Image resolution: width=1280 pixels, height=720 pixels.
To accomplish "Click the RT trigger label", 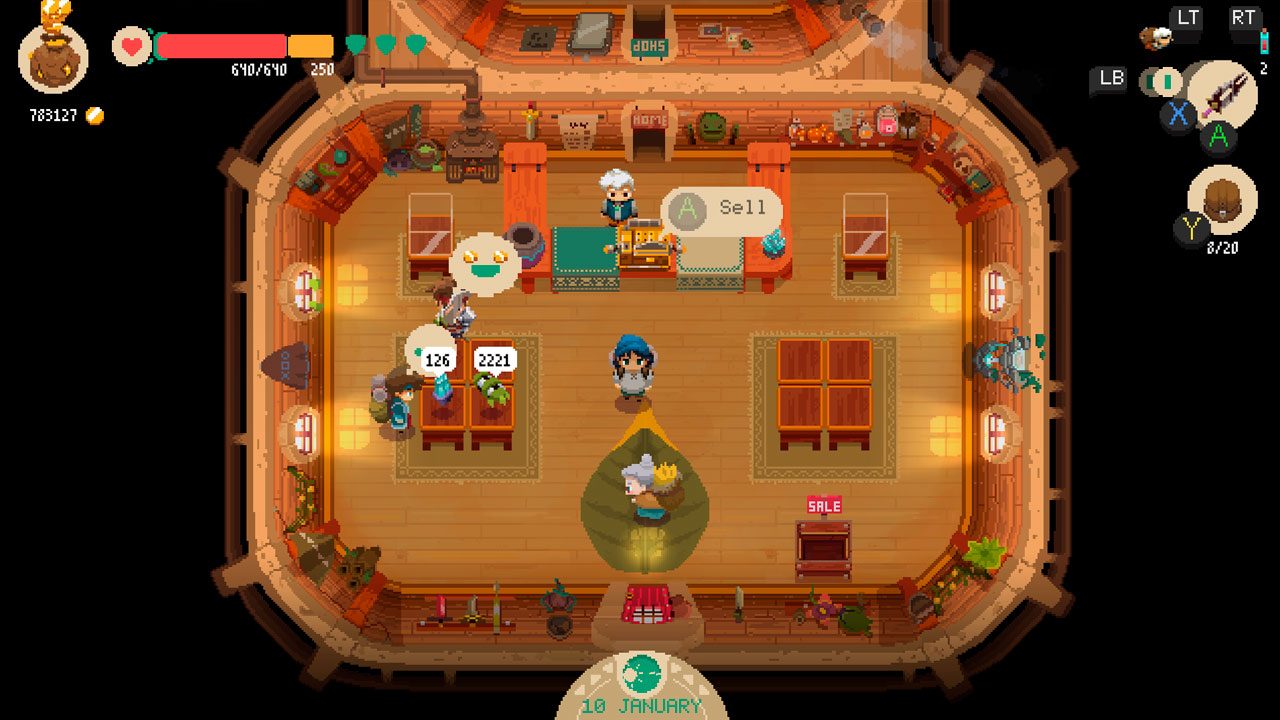I will coord(1245,17).
